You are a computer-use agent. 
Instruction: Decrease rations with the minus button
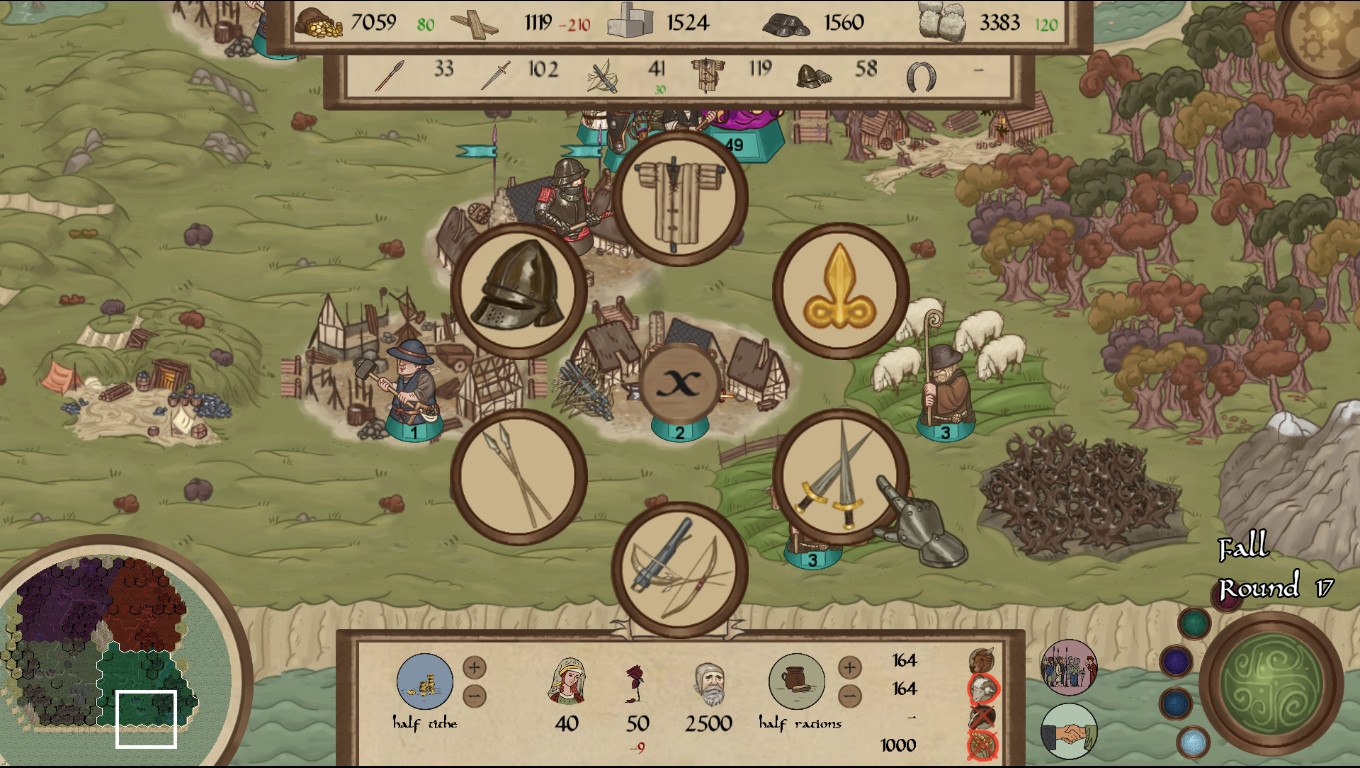point(850,696)
